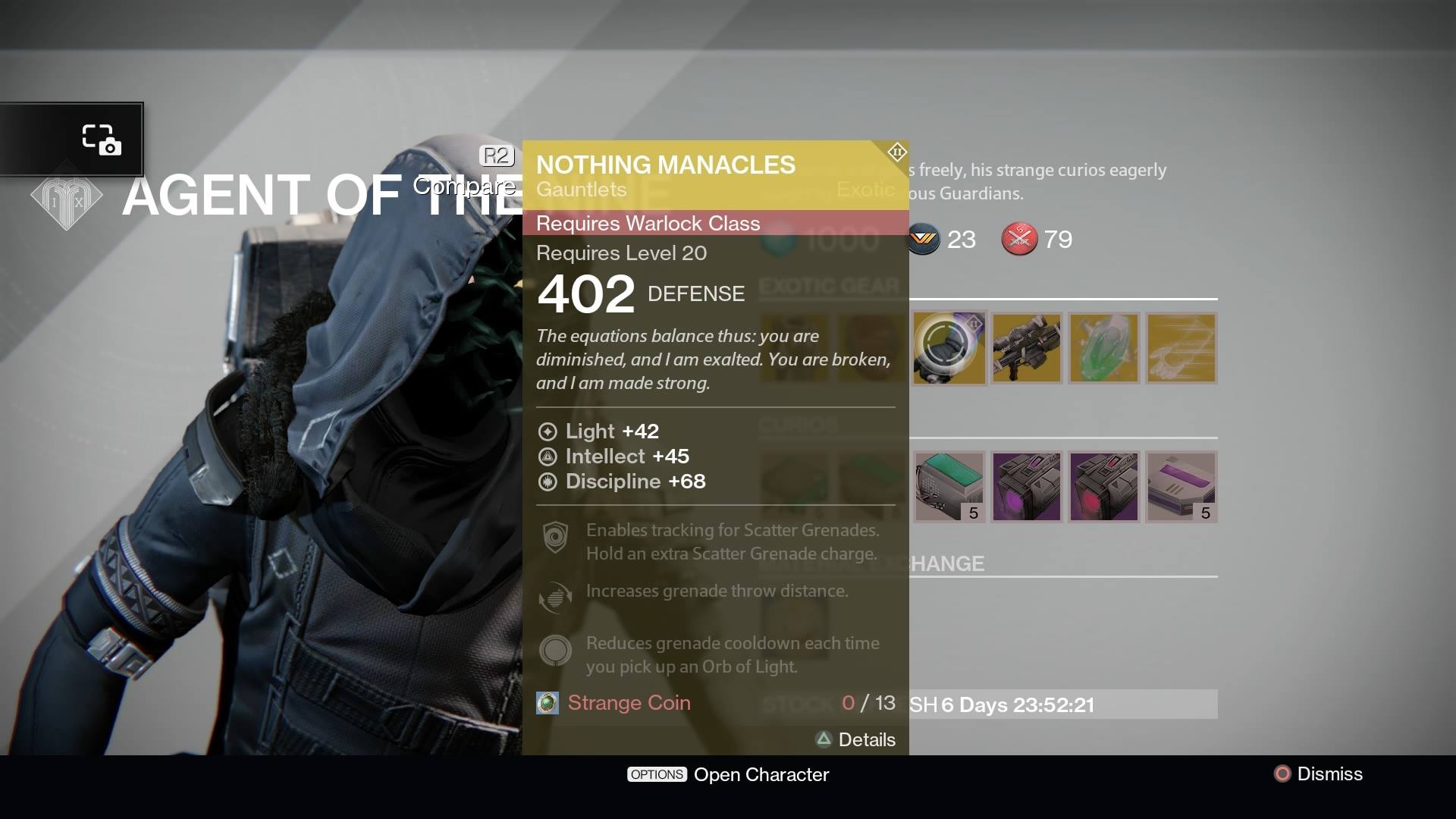Click Xûr's faction emblem icon
Viewport: 1456px width, 819px height.
67,196
